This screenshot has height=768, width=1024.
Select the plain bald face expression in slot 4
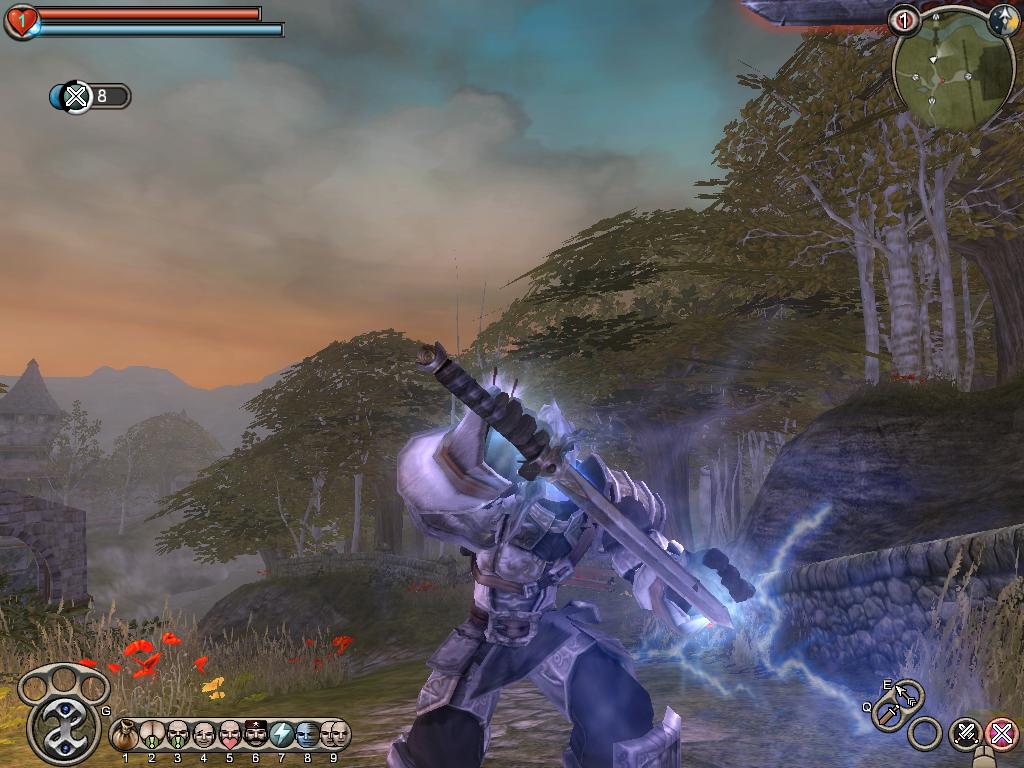204,736
